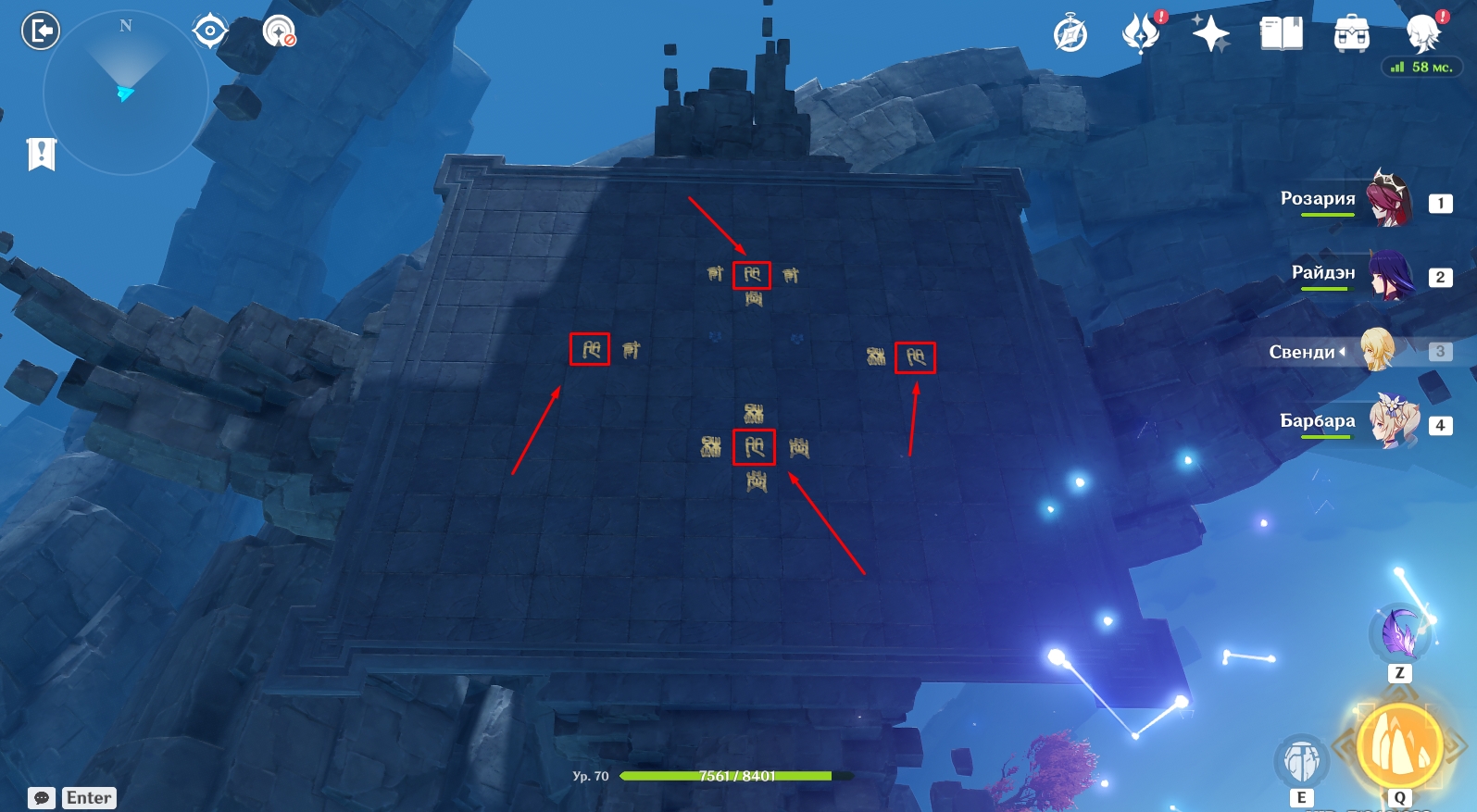Image resolution: width=1477 pixels, height=812 pixels.
Task: Trigger the glowing elemental burst icon
Action: pos(1399,746)
